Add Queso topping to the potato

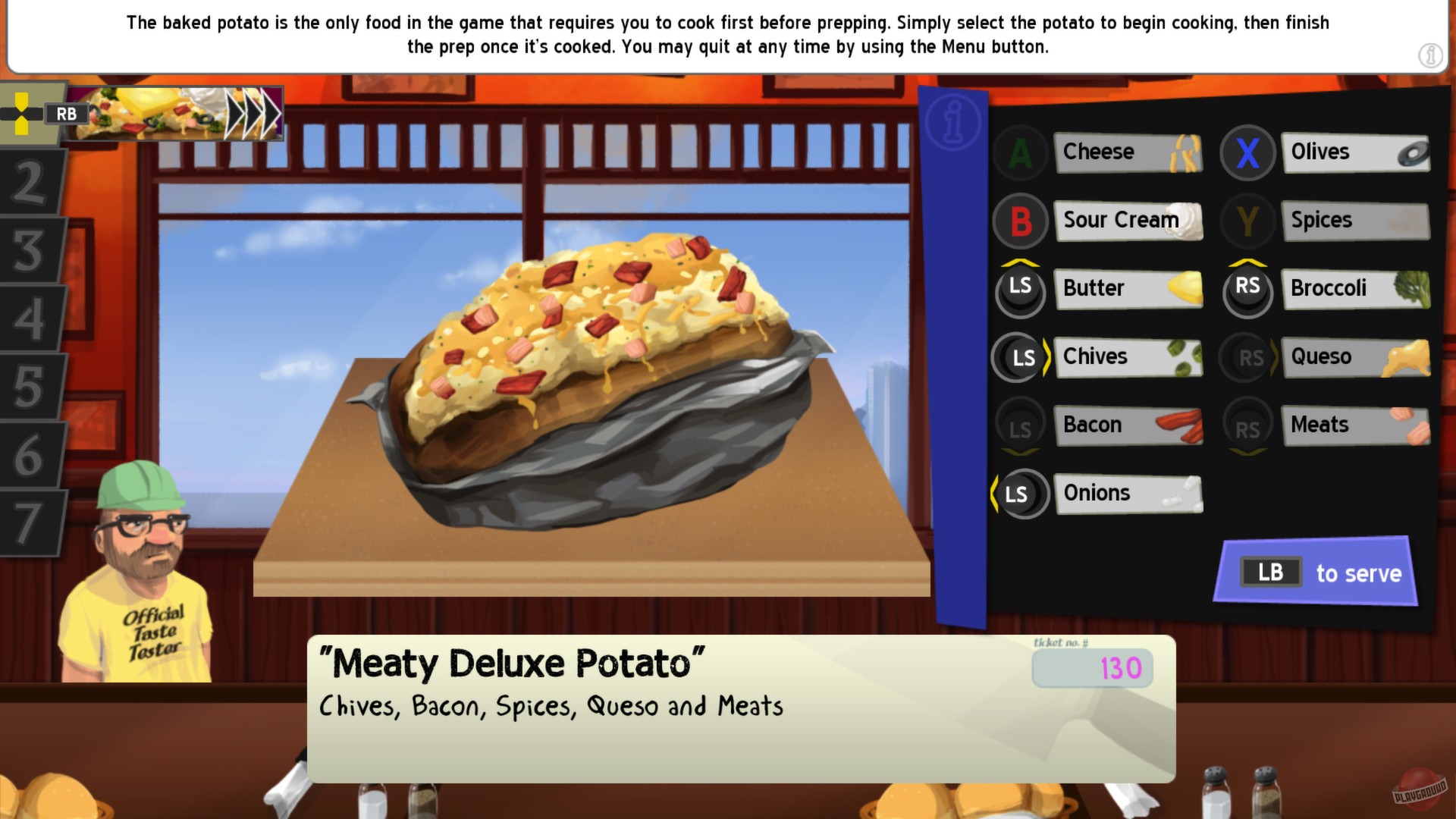[1356, 356]
